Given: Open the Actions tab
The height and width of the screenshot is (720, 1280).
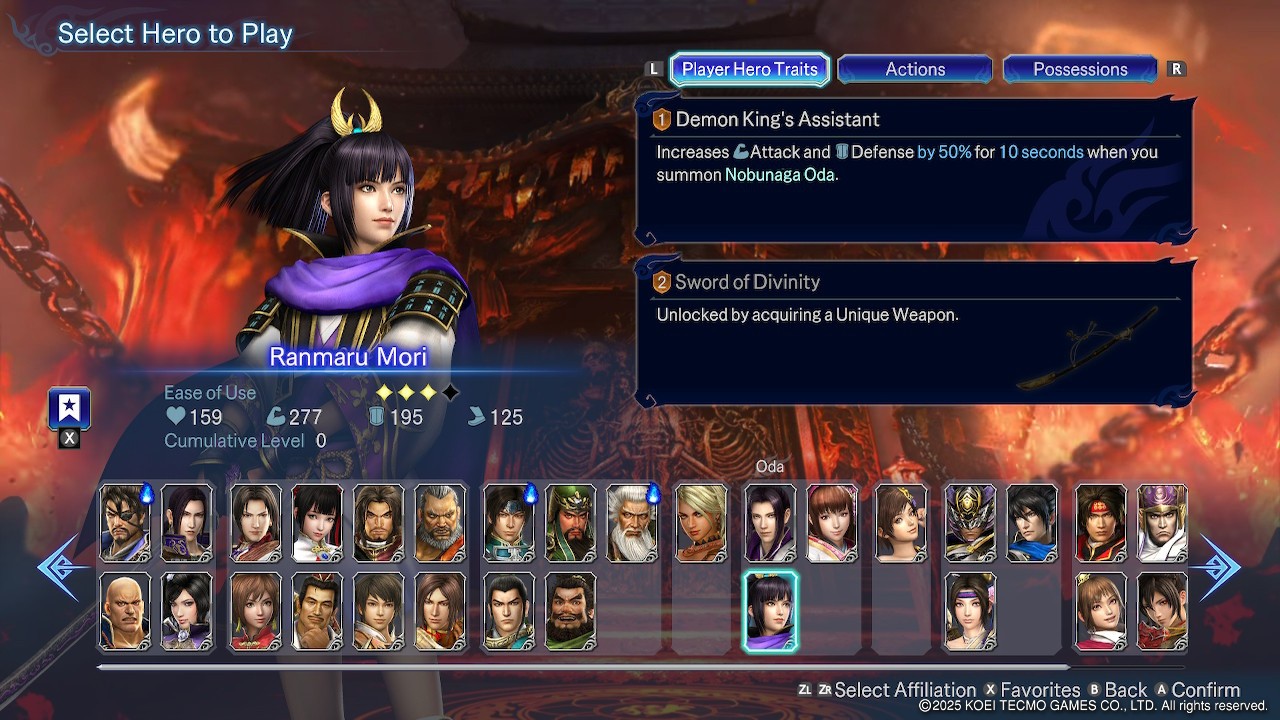Looking at the screenshot, I should [x=915, y=69].
